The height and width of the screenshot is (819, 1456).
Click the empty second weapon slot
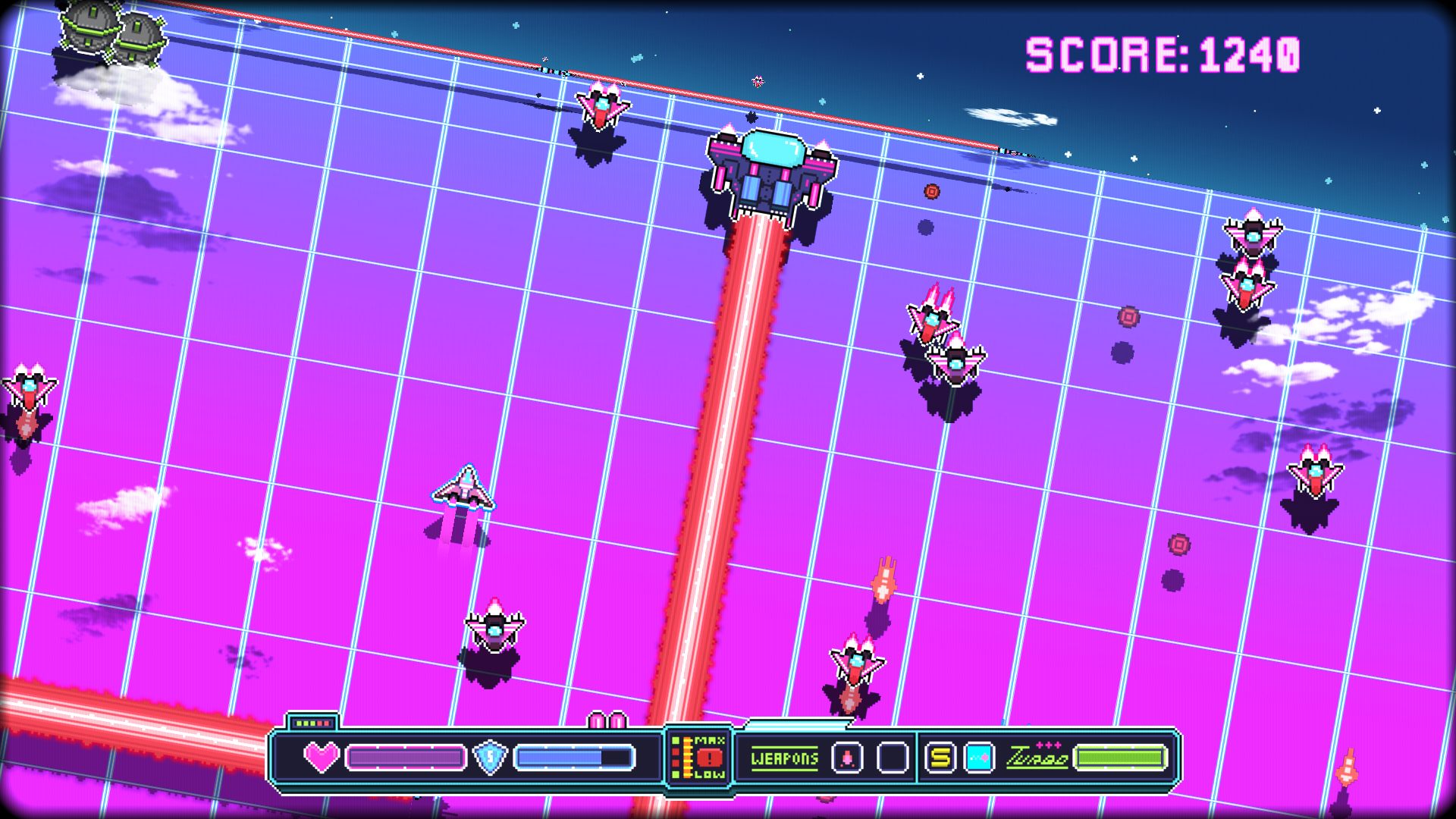click(x=893, y=757)
